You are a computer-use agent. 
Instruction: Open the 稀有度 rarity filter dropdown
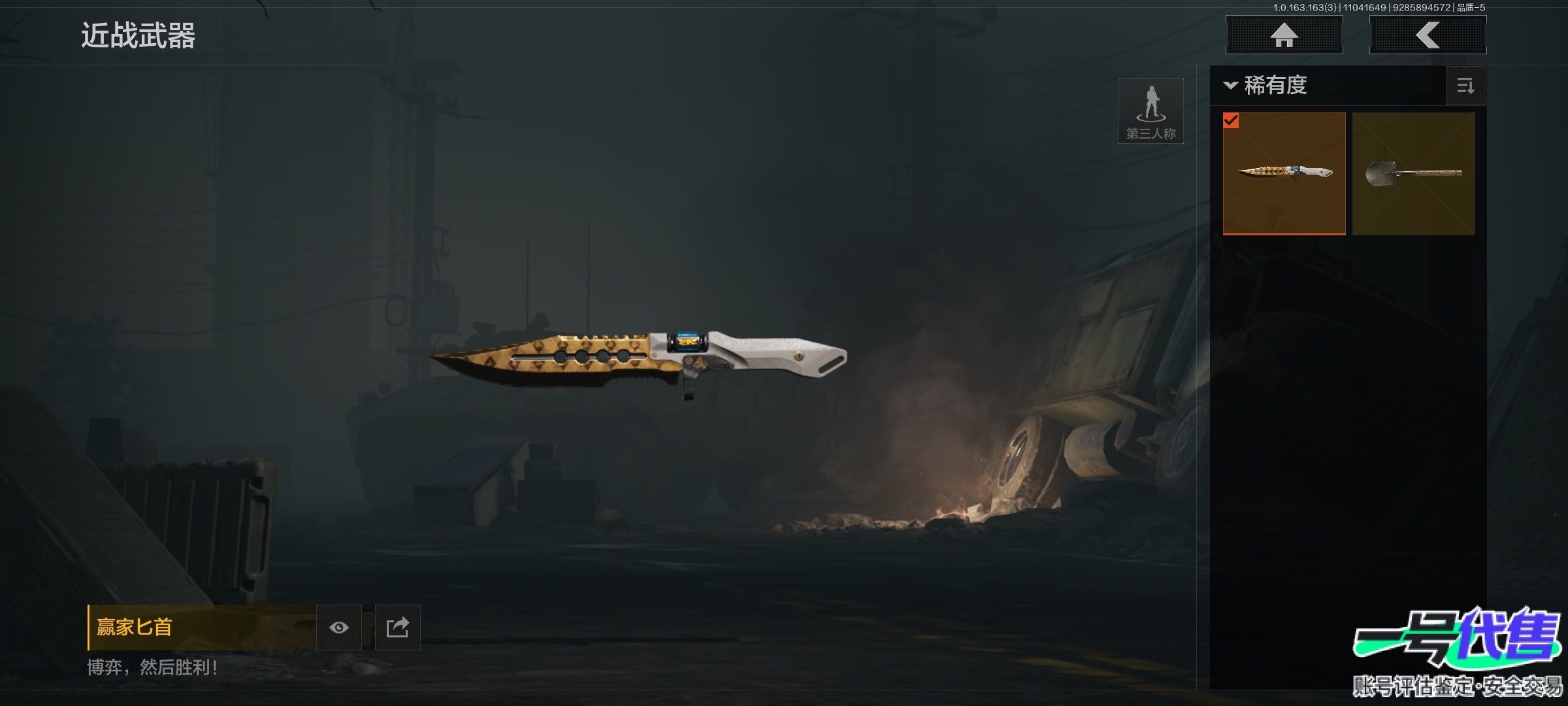tap(1266, 86)
